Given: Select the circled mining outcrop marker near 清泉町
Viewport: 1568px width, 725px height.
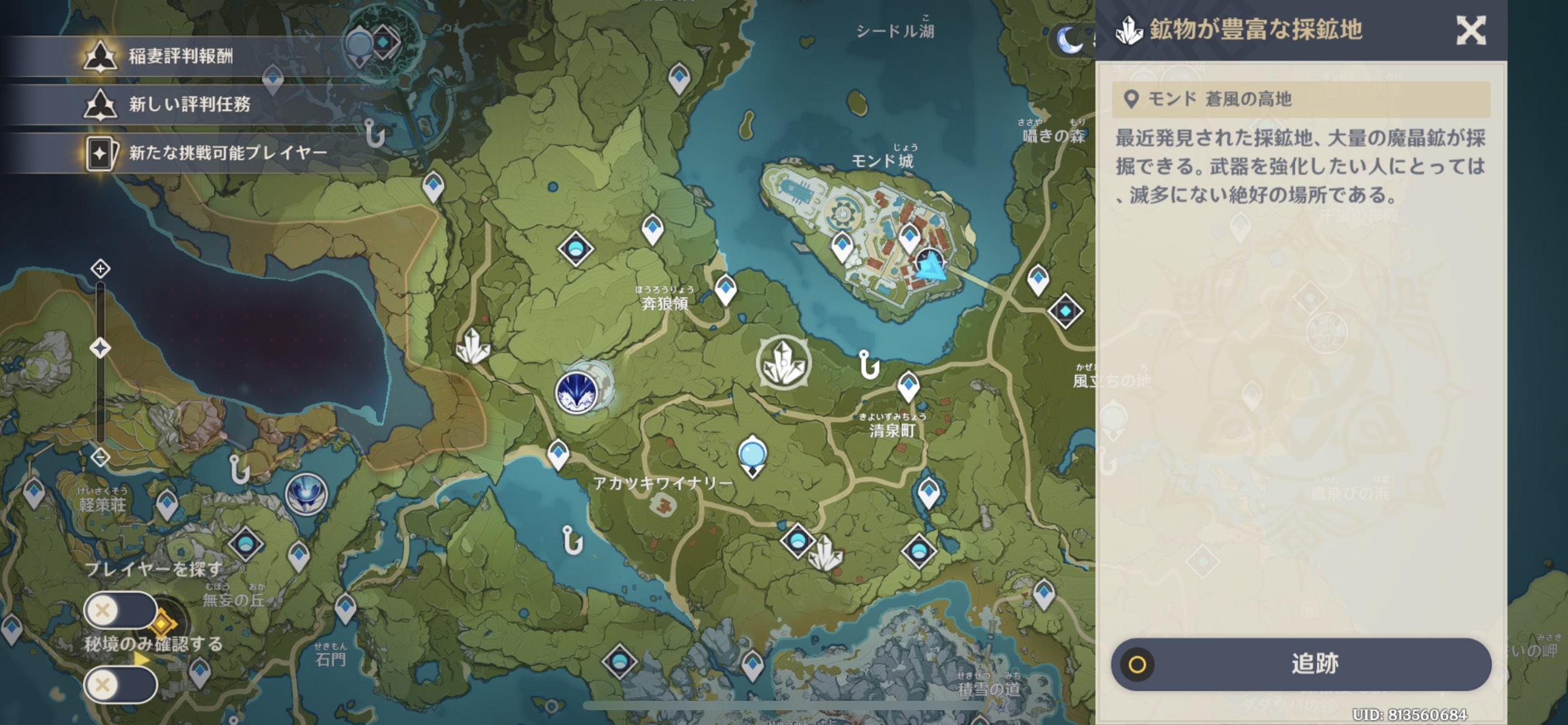Looking at the screenshot, I should (x=783, y=364).
